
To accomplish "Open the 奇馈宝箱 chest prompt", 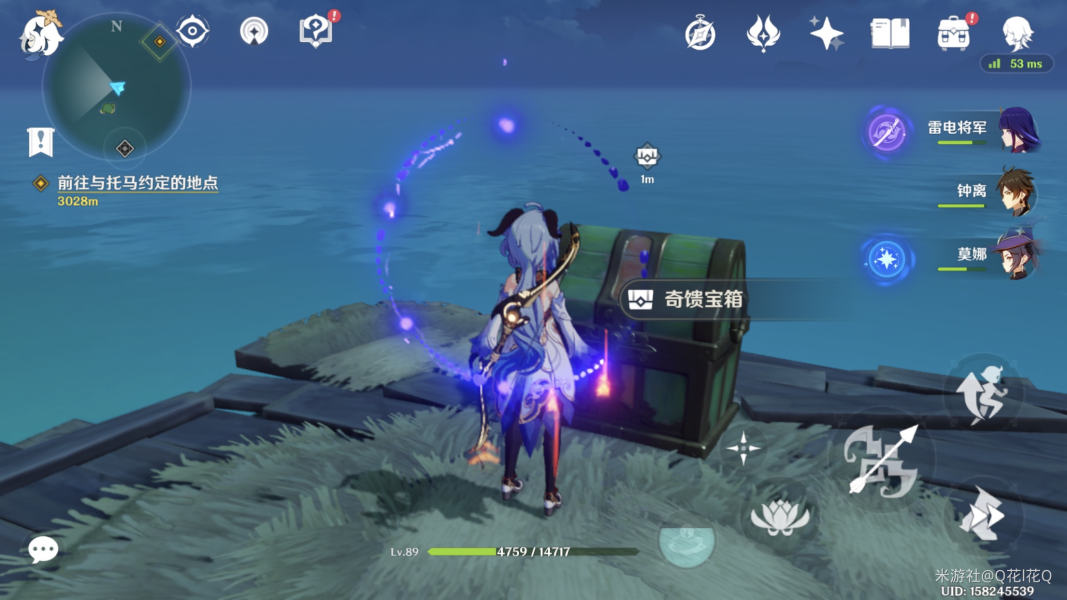I will (688, 299).
